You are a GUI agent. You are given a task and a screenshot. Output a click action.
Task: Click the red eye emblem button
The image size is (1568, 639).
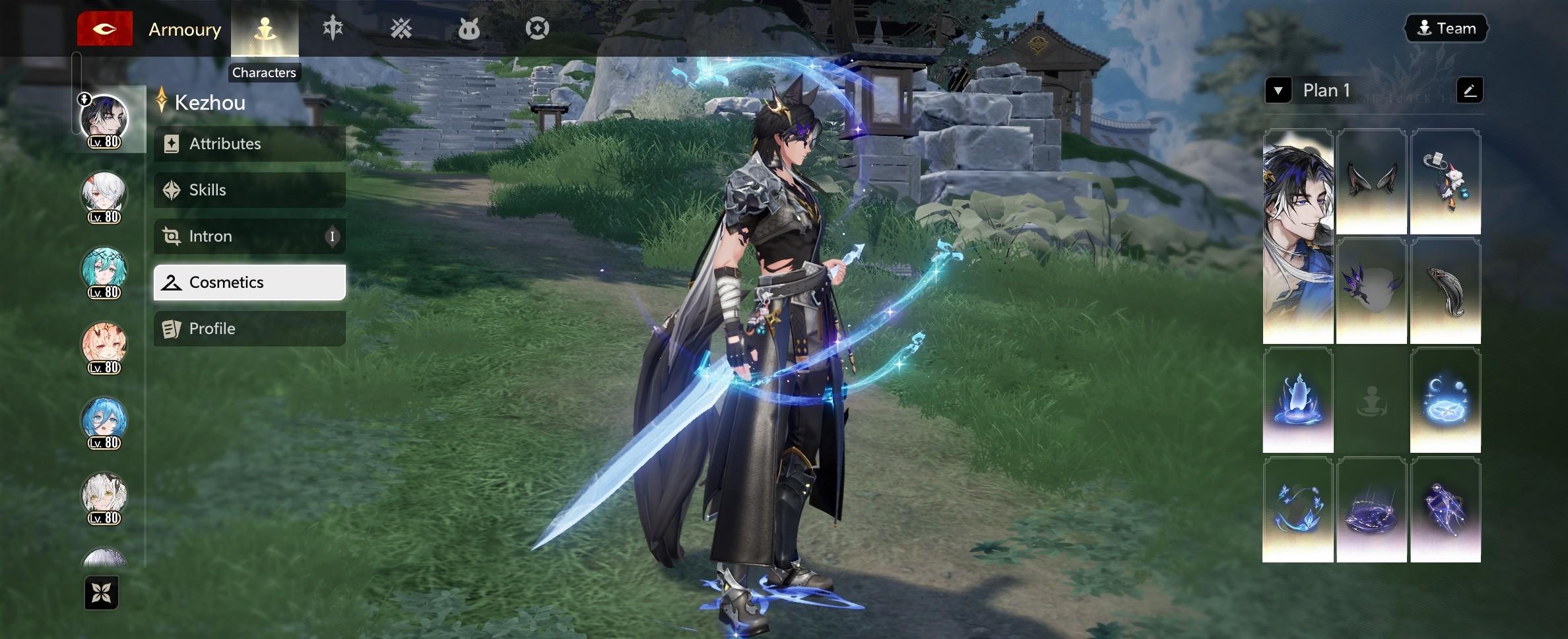[105, 29]
